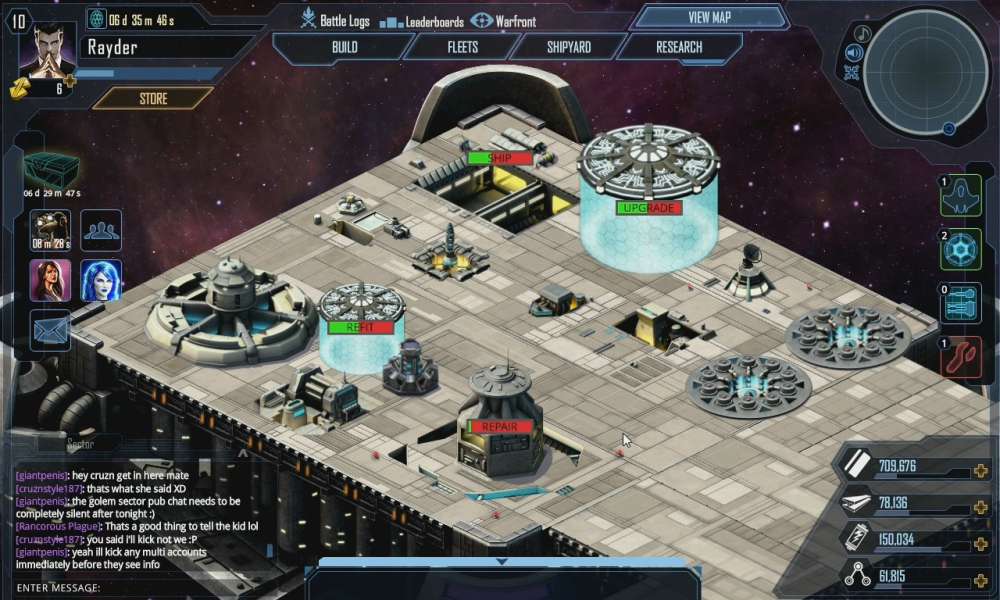Viewport: 1000px width, 600px height.
Task: Open the mail envelope icon
Action: coord(50,329)
